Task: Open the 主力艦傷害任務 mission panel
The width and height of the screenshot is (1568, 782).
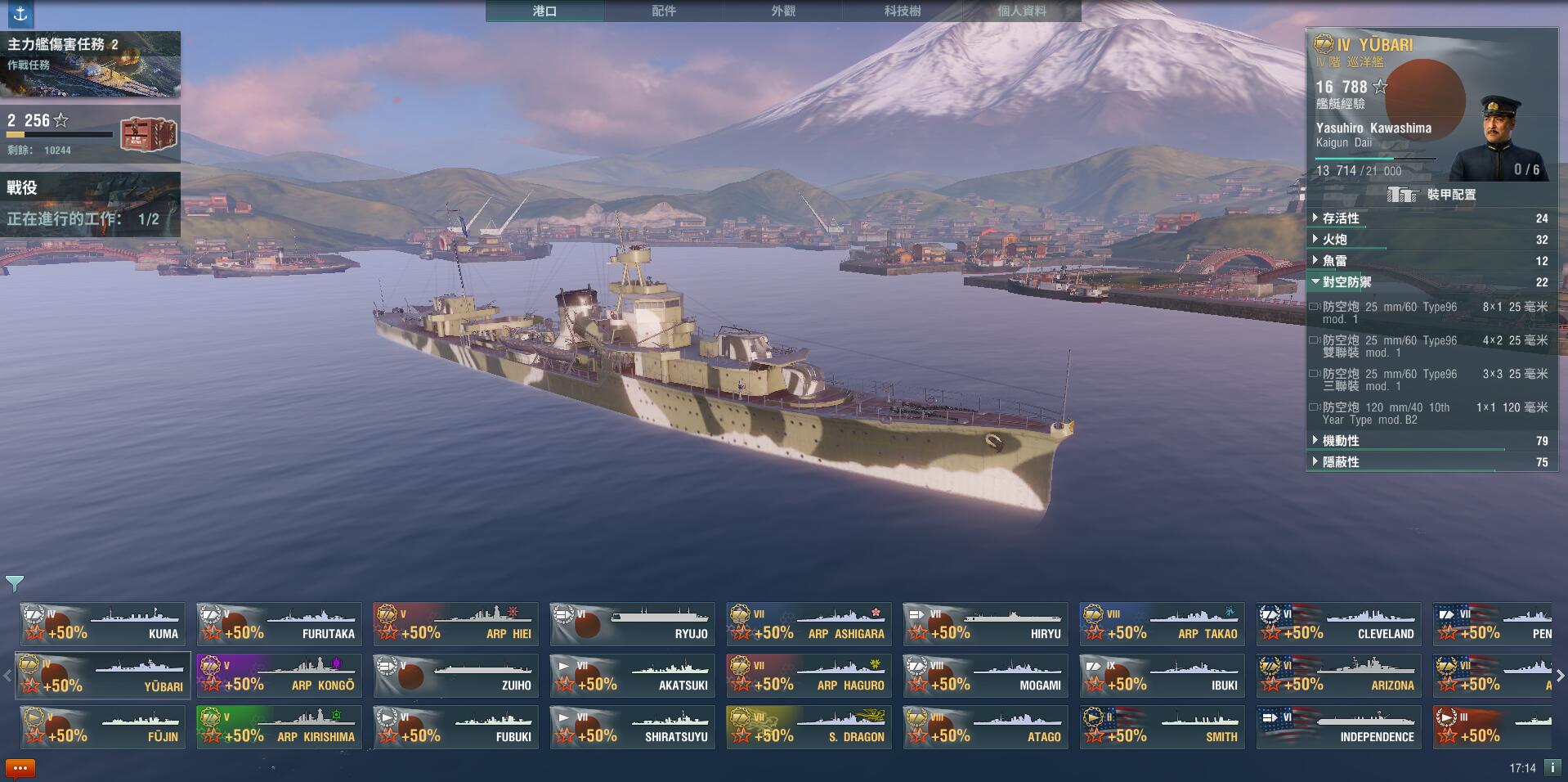Action: pyautogui.click(x=90, y=64)
